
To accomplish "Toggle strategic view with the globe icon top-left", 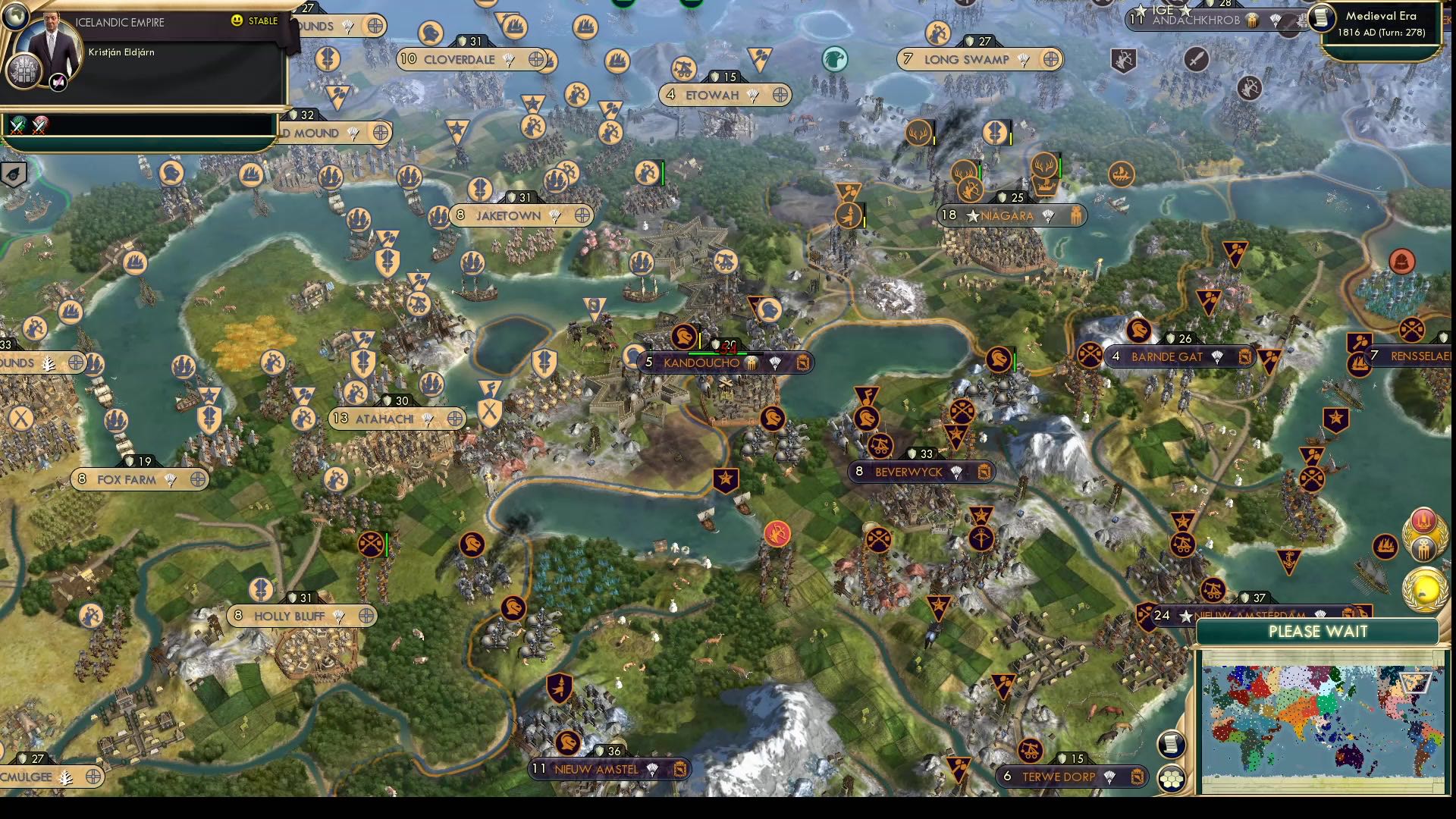I will pyautogui.click(x=14, y=17).
